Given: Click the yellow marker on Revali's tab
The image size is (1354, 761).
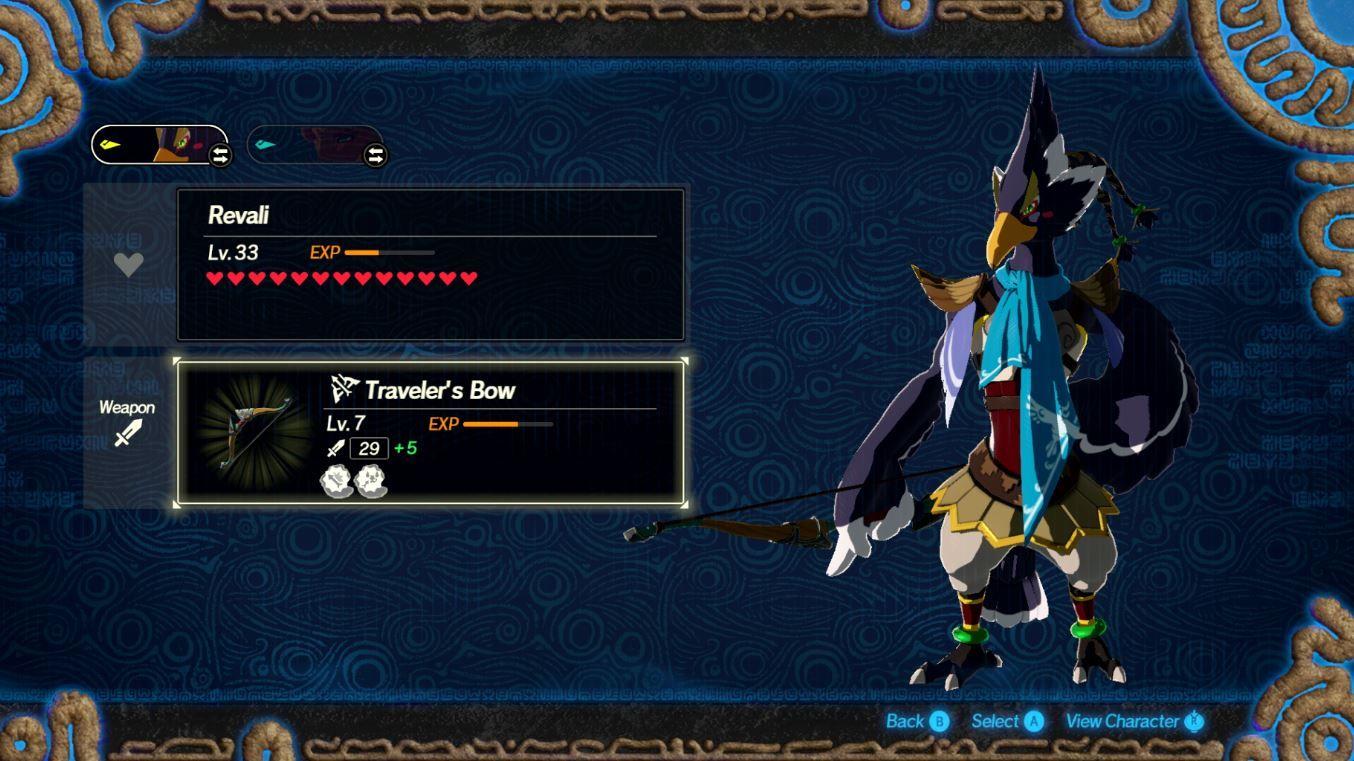Looking at the screenshot, I should coord(110,145).
